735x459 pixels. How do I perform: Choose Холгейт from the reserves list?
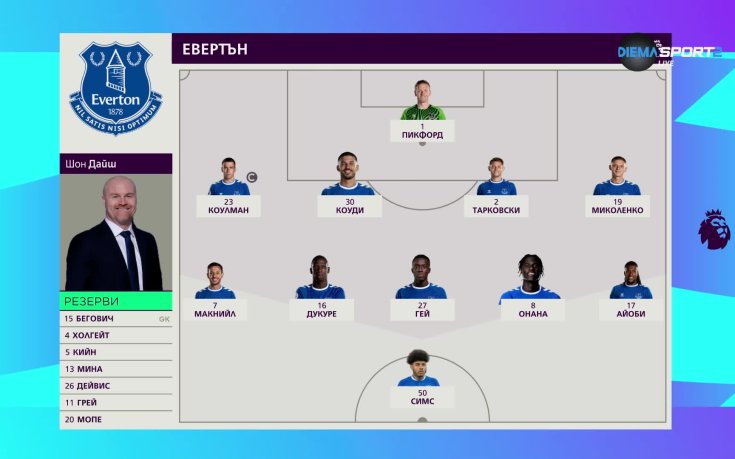115,336
